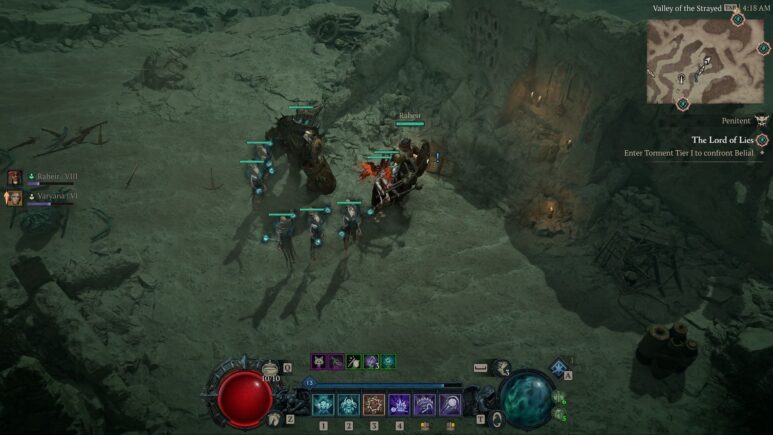Activate the golem skill in slot 2
773x435 pixels.
[349, 404]
